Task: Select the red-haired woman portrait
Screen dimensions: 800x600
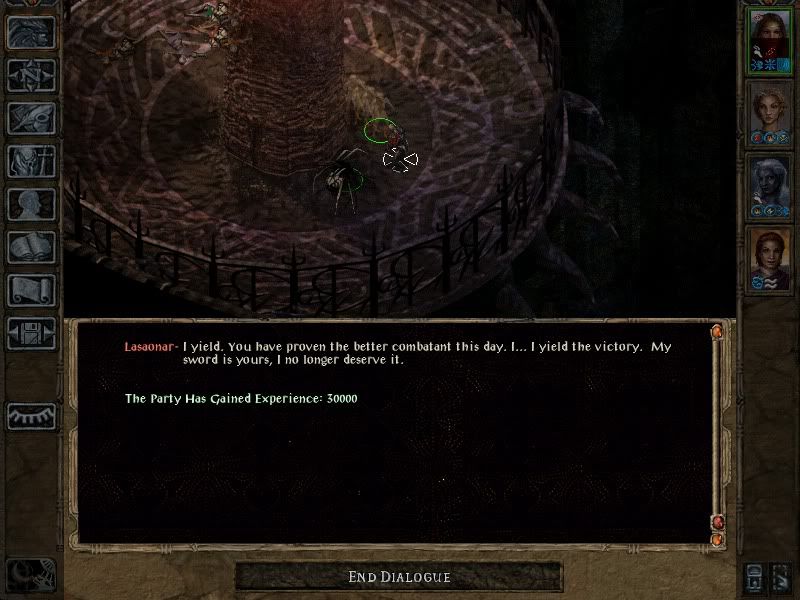Action: click(x=771, y=260)
